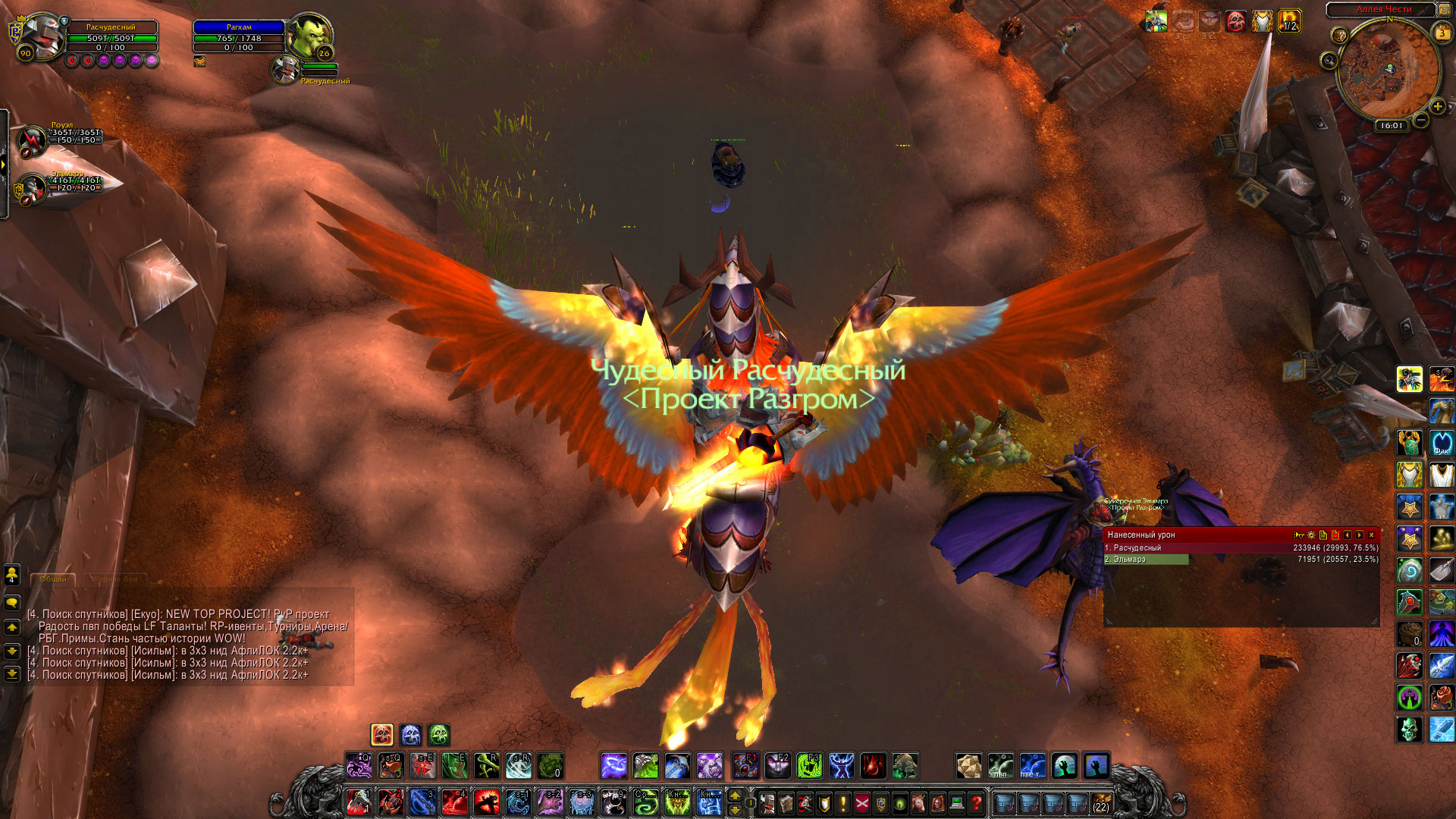Image resolution: width=1456 pixels, height=819 pixels.
Task: Open the calendar showing day 3
Action: [1442, 33]
